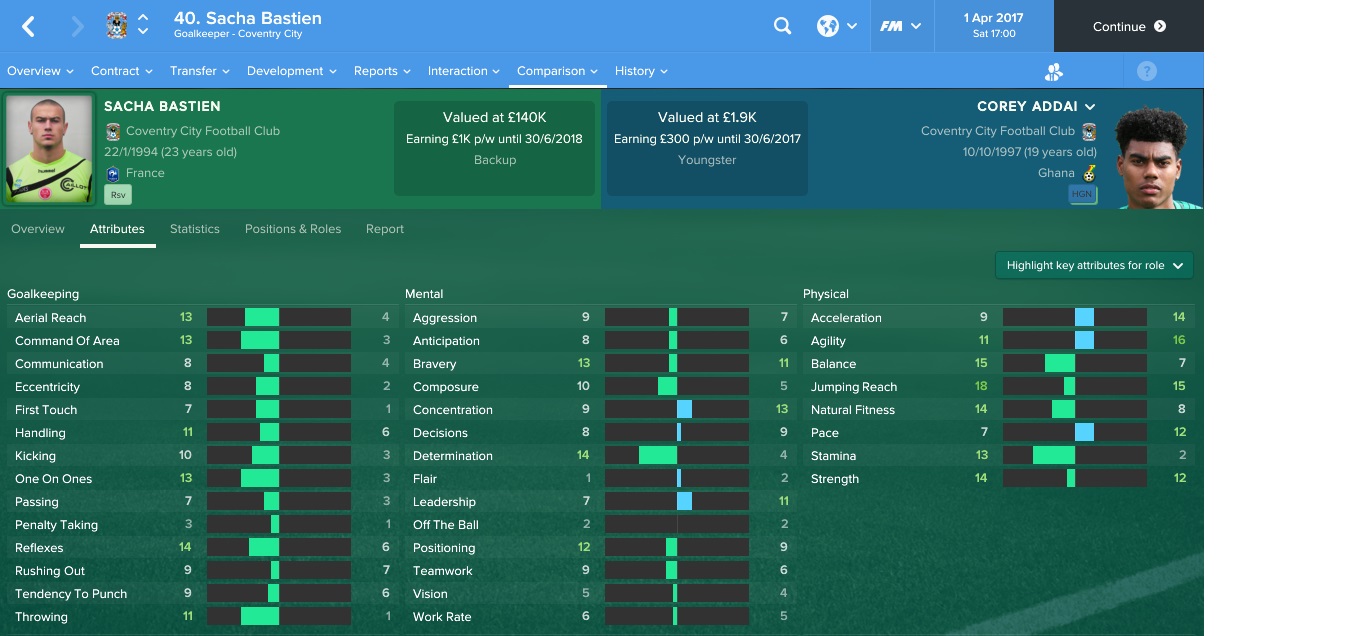1366x636 pixels.
Task: Open the History menu
Action: coord(641,71)
